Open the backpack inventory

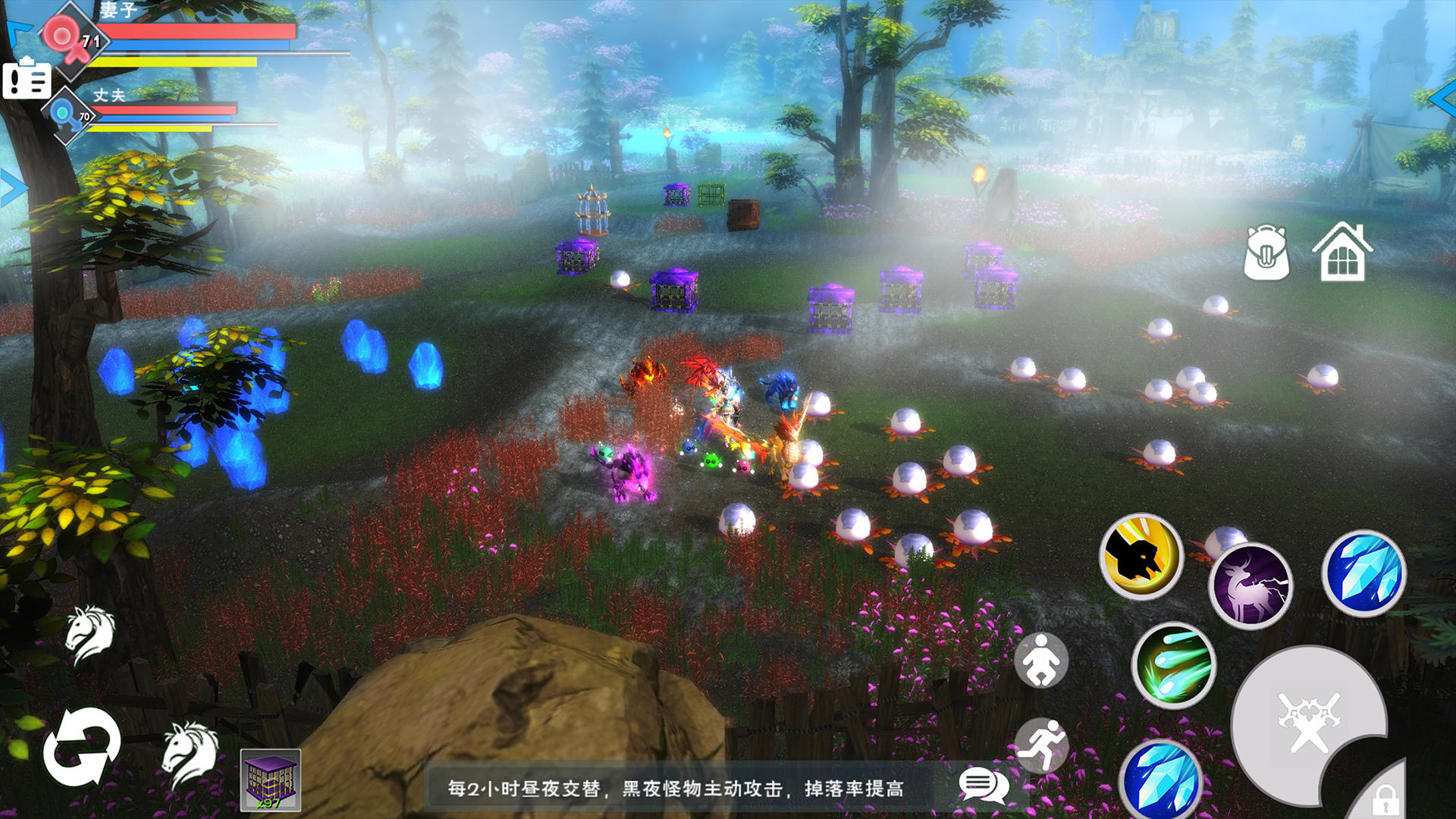pos(1266,253)
